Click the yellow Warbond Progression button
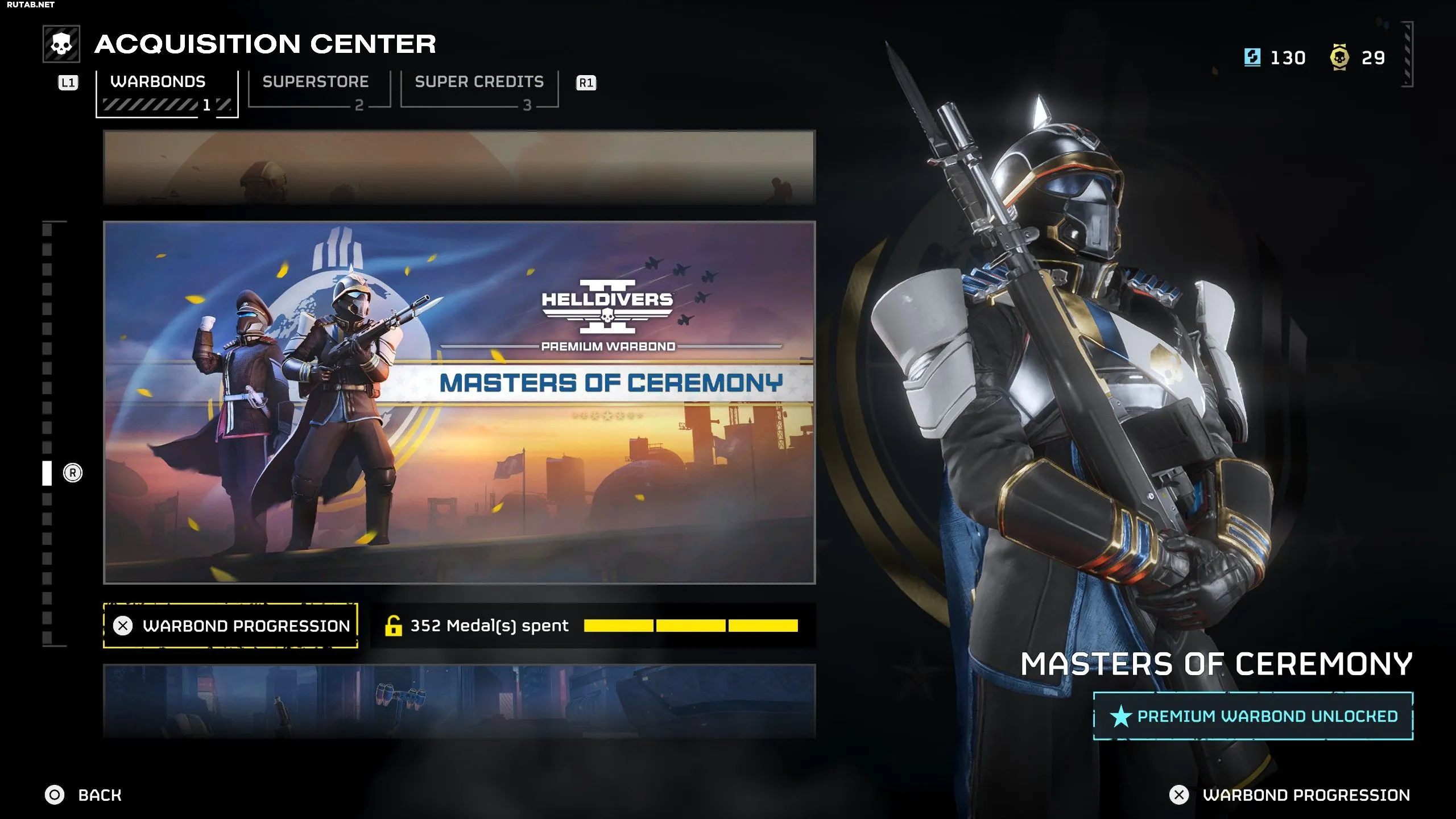The height and width of the screenshot is (819, 1456). click(230, 626)
